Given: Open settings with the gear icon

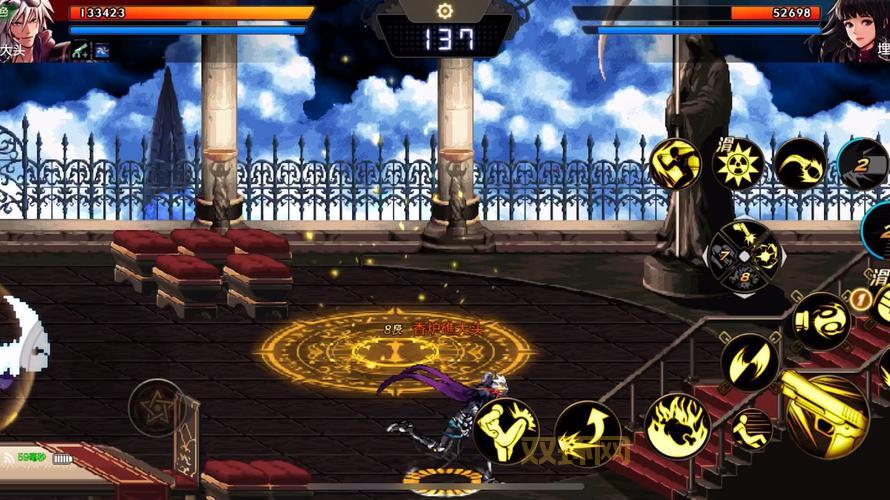Looking at the screenshot, I should 445,10.
